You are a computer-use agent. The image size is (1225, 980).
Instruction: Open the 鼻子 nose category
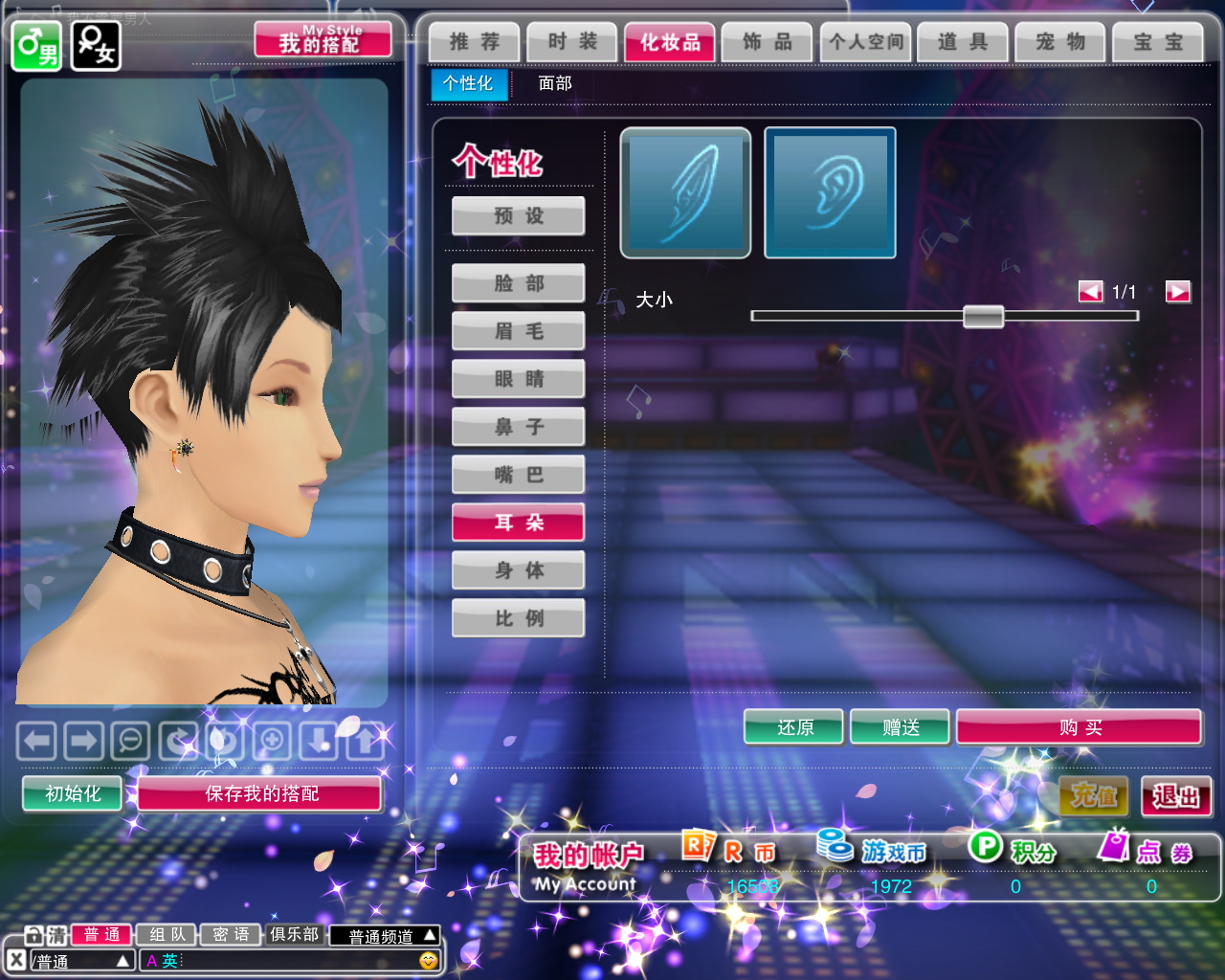click(x=519, y=427)
